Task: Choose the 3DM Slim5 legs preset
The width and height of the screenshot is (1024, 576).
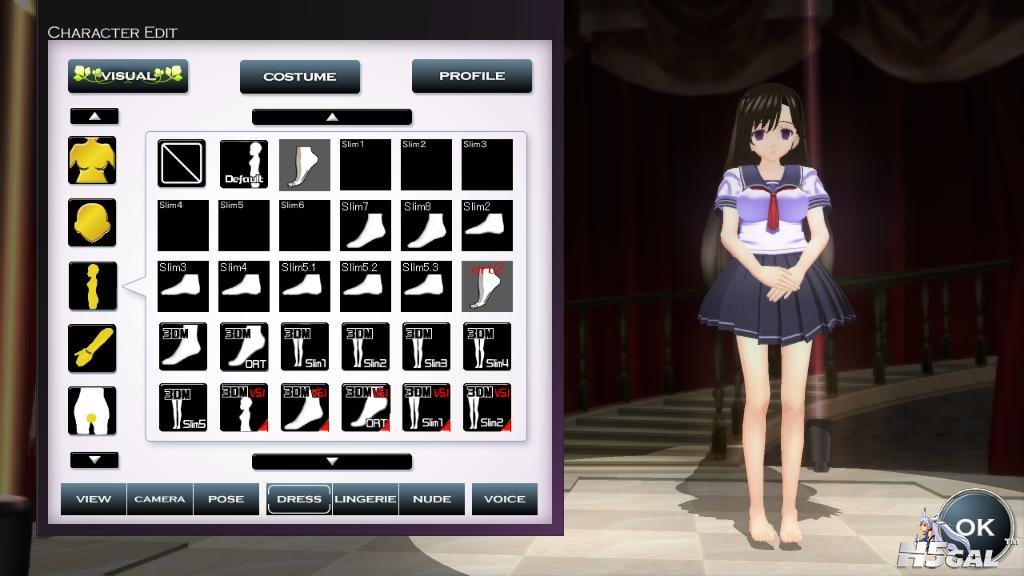Action: click(182, 408)
